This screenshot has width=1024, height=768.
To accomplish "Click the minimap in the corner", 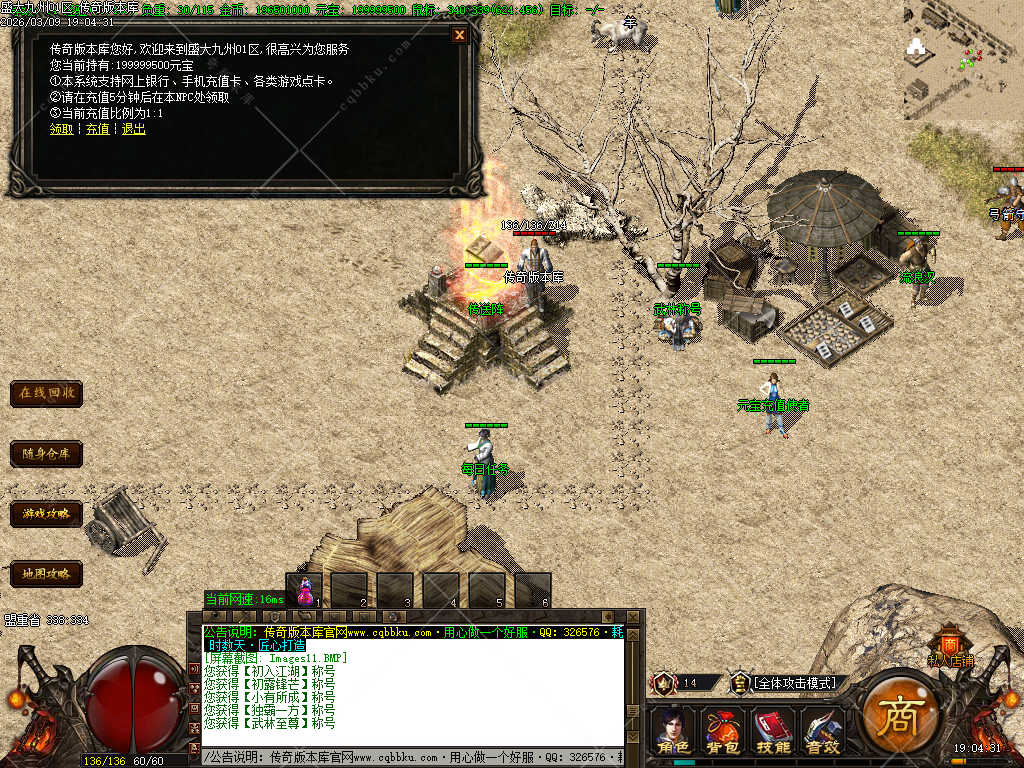I will coord(962,60).
